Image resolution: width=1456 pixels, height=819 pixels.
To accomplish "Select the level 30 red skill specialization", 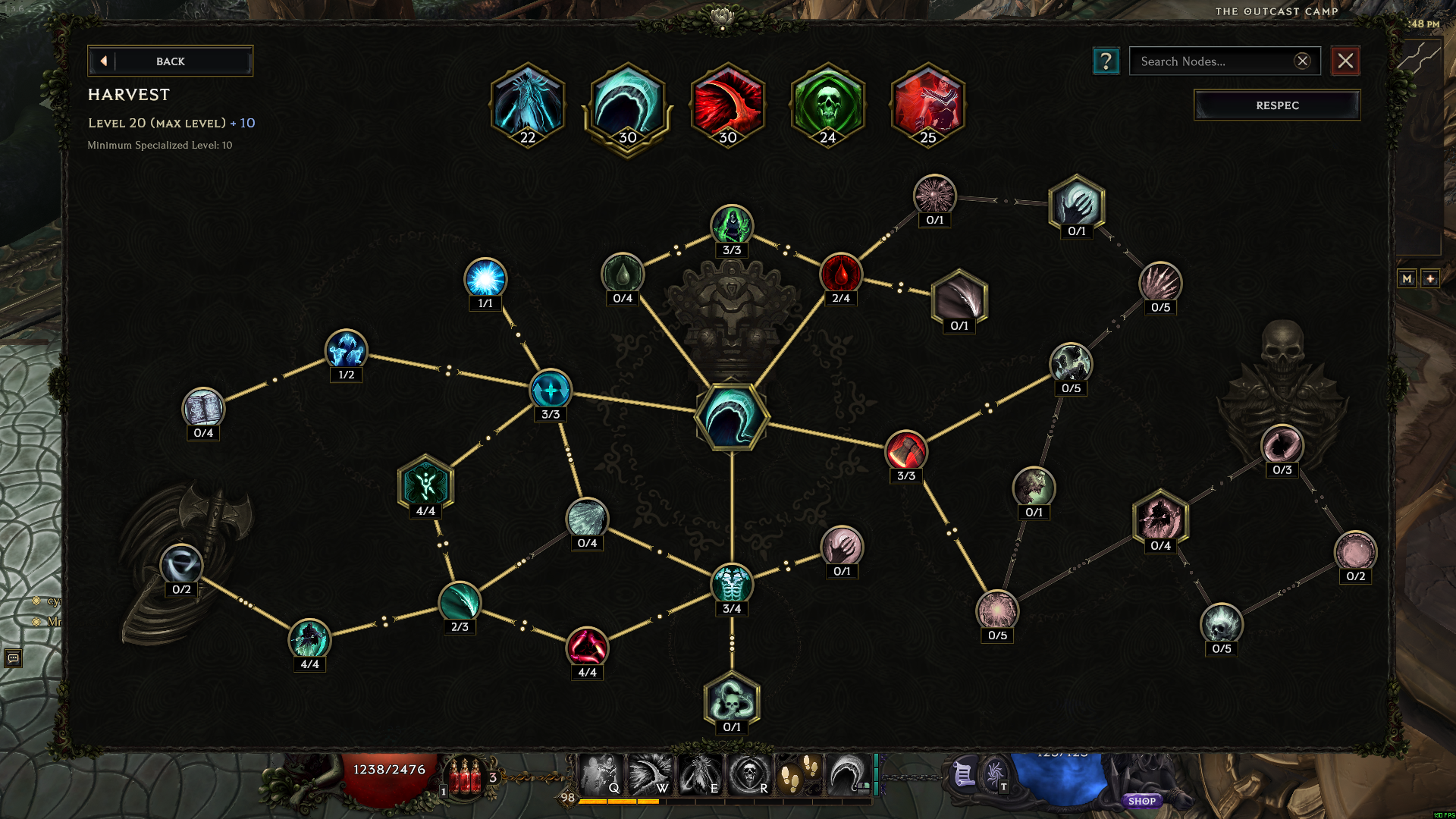I will click(x=727, y=106).
